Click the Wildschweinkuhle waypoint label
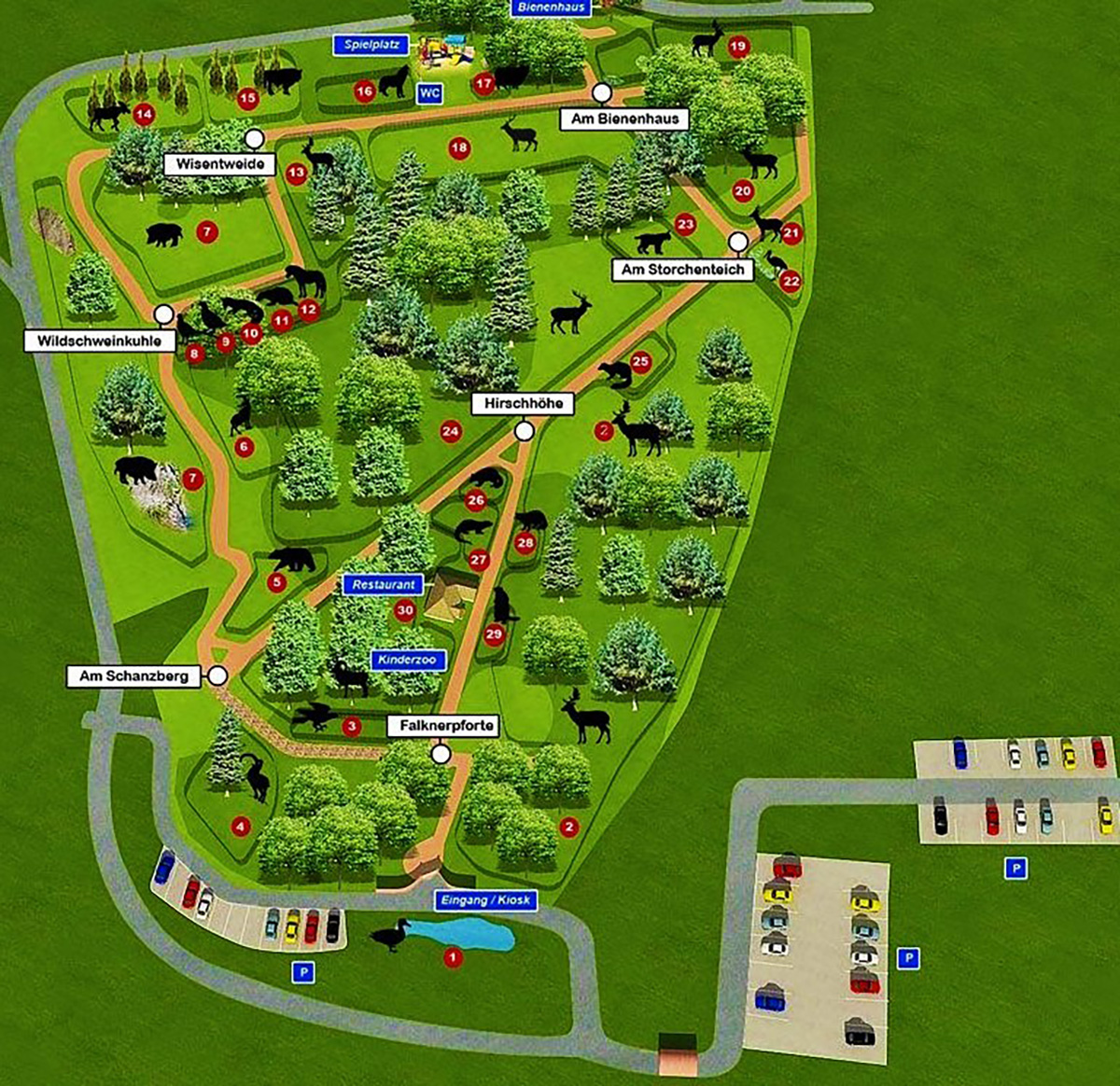 point(100,341)
